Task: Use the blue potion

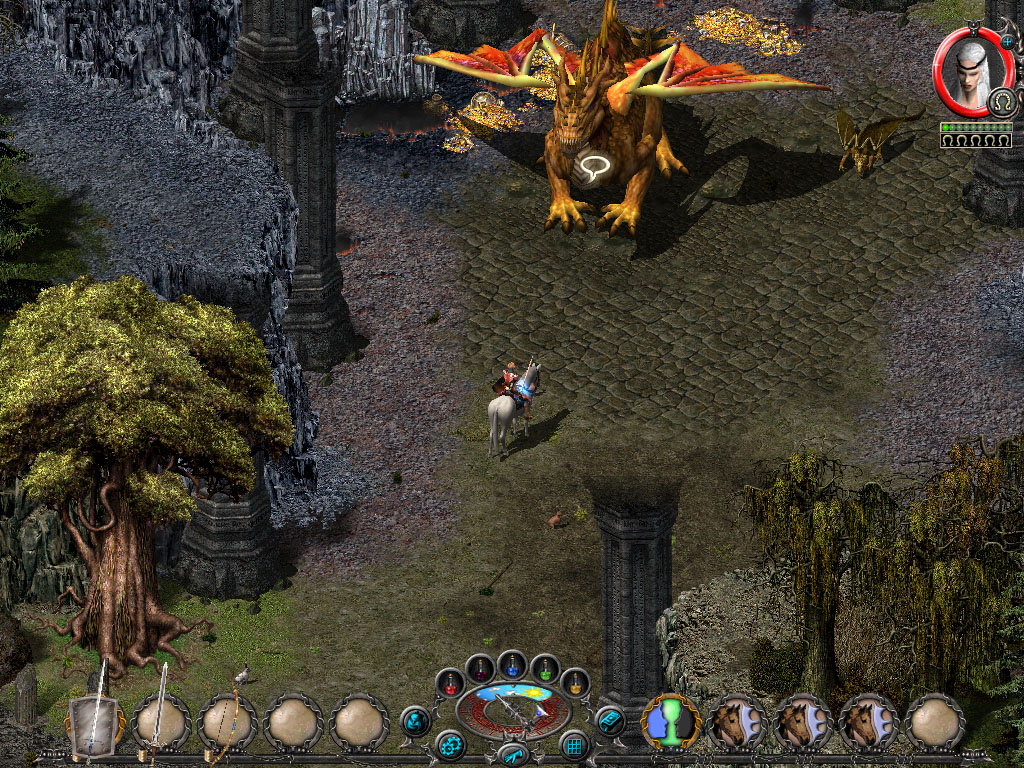Action: (x=513, y=664)
